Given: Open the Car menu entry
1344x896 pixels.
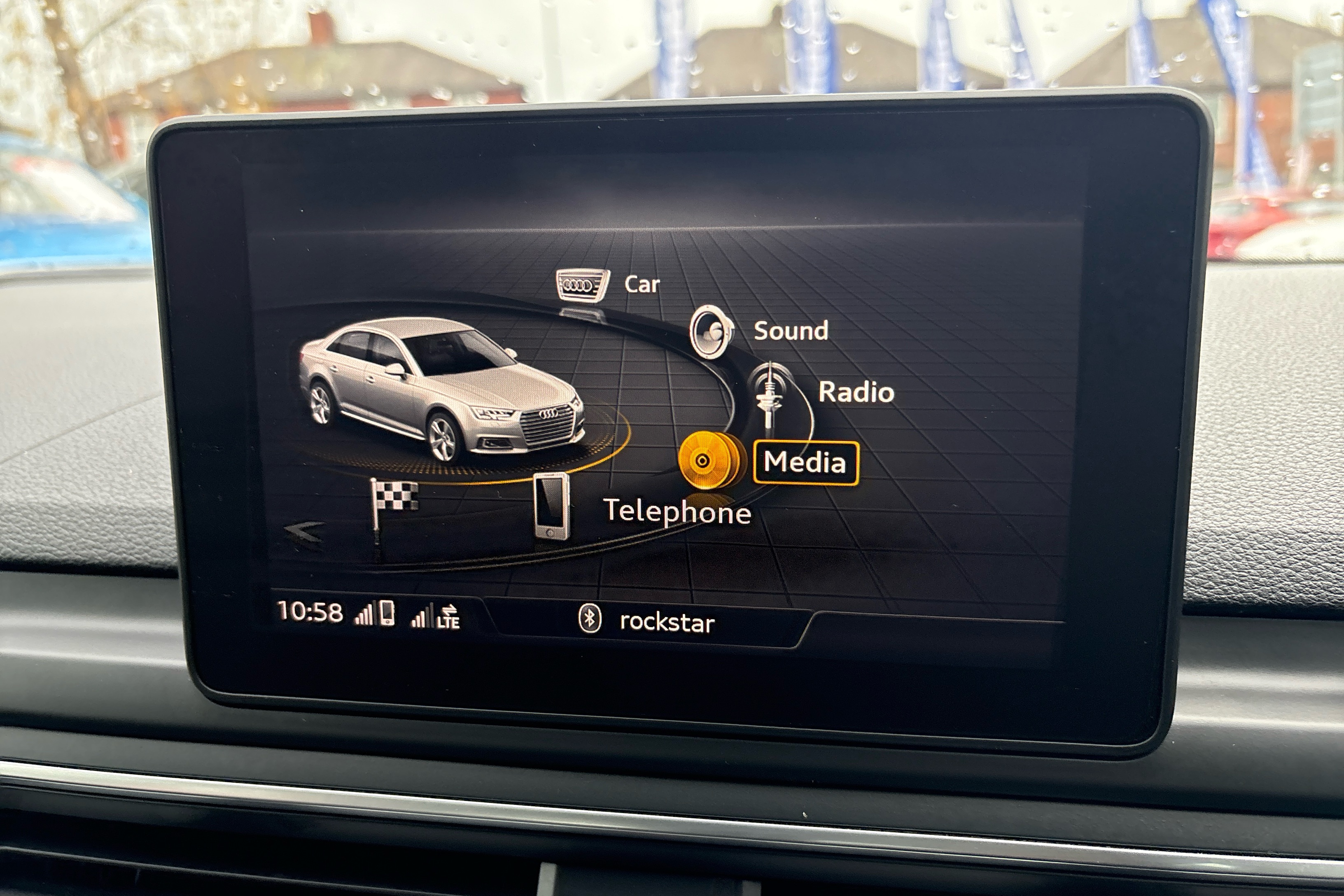Looking at the screenshot, I should click(642, 284).
